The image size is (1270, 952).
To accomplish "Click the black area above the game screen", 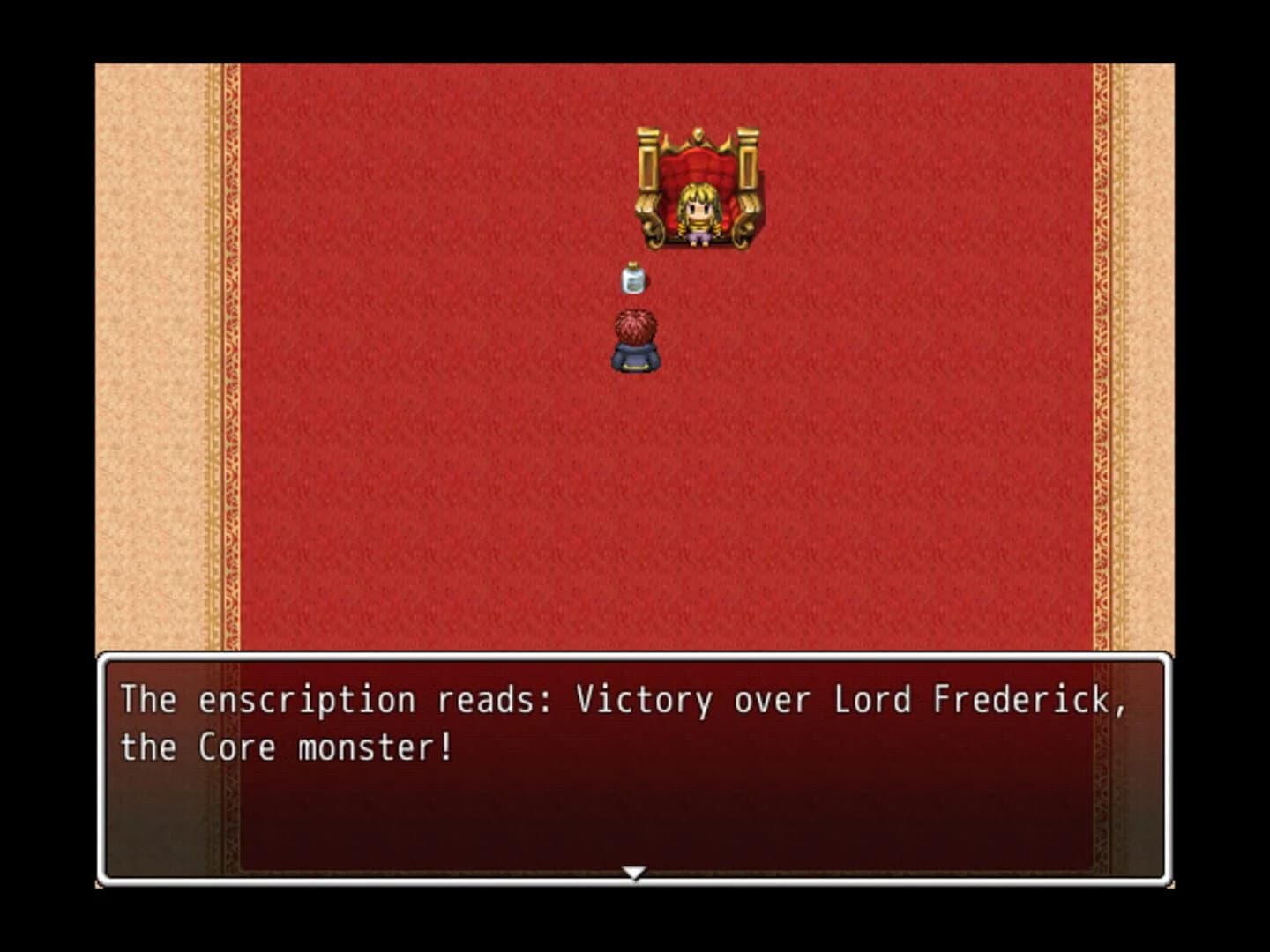I will pos(635,26).
